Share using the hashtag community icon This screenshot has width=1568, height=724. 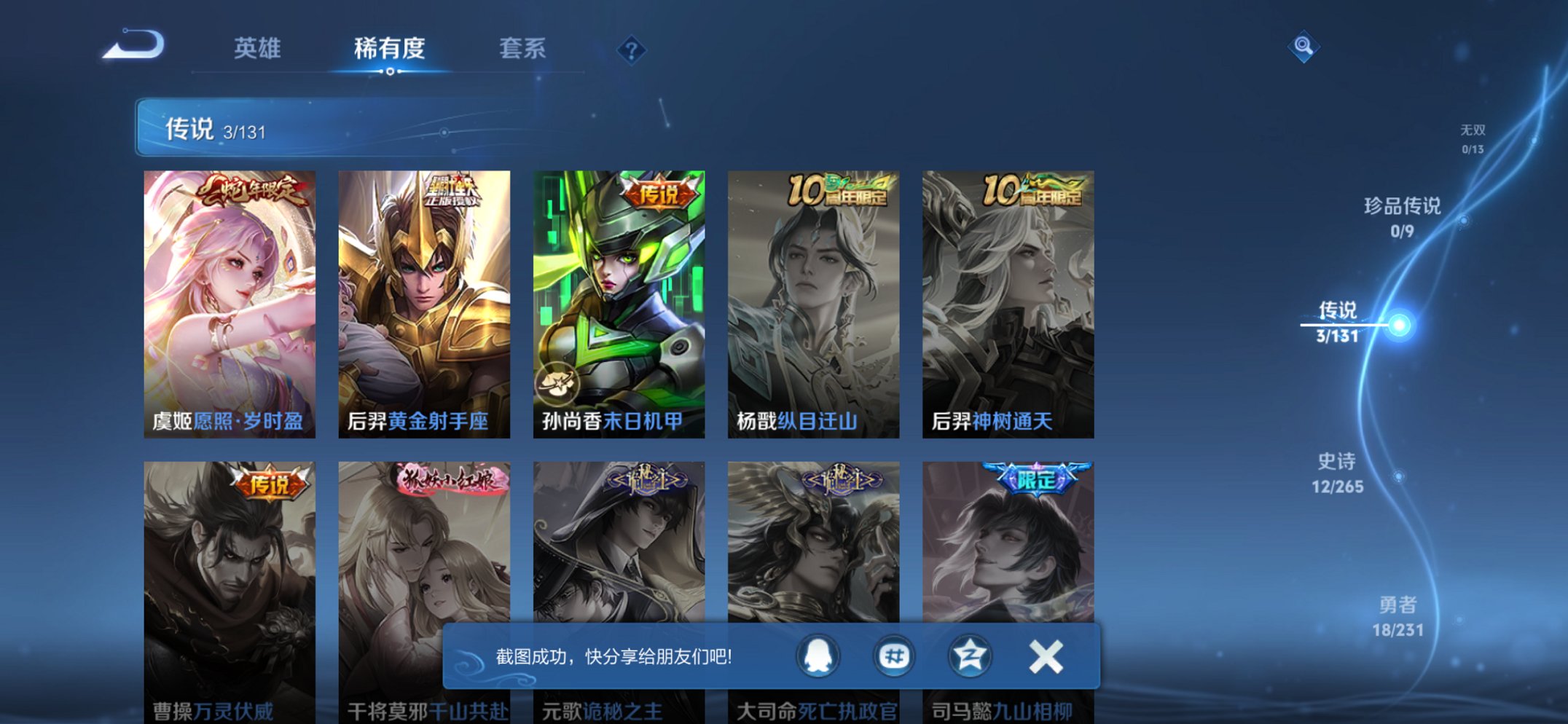click(x=894, y=655)
